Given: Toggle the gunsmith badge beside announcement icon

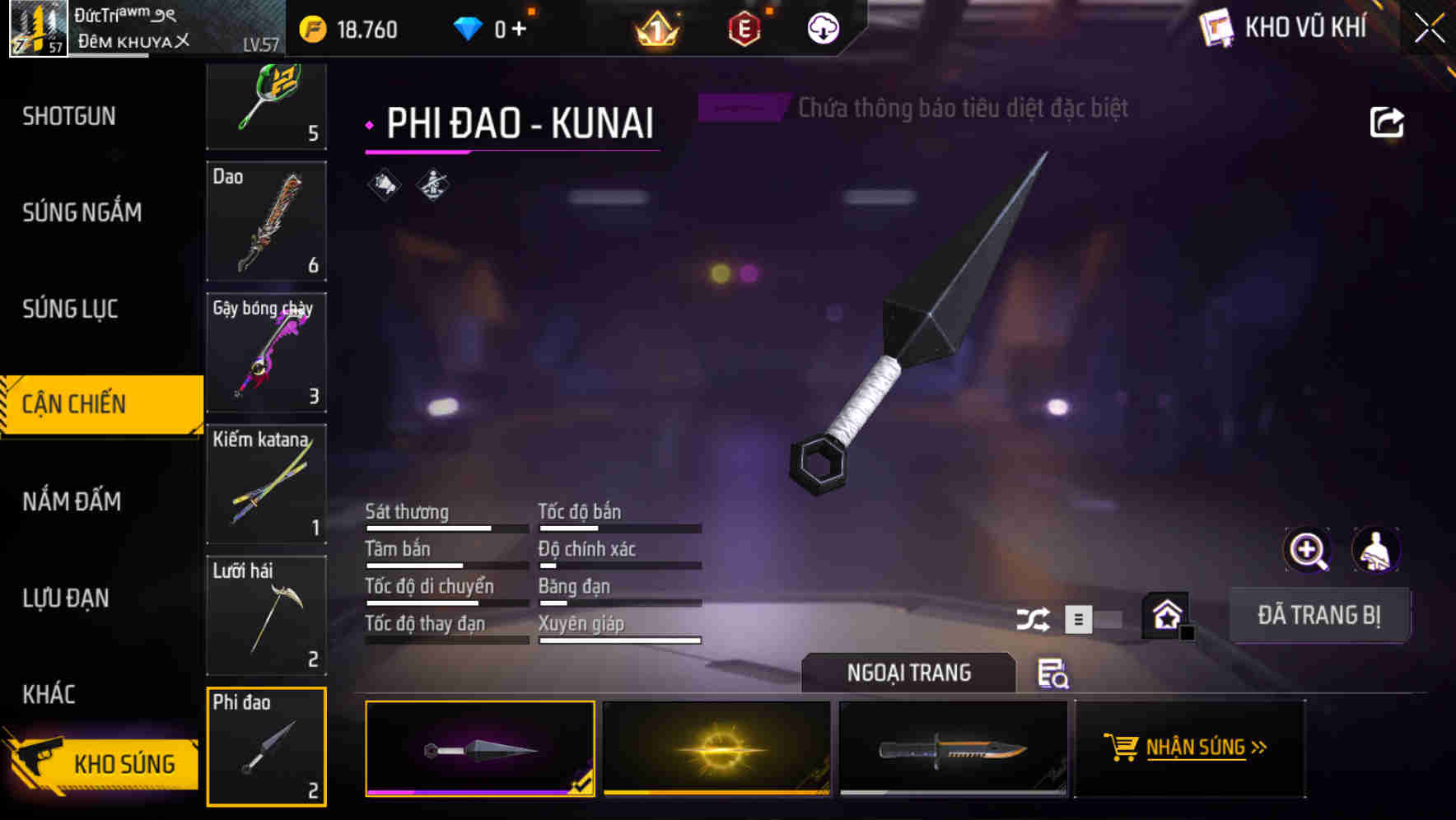Looking at the screenshot, I should (431, 184).
